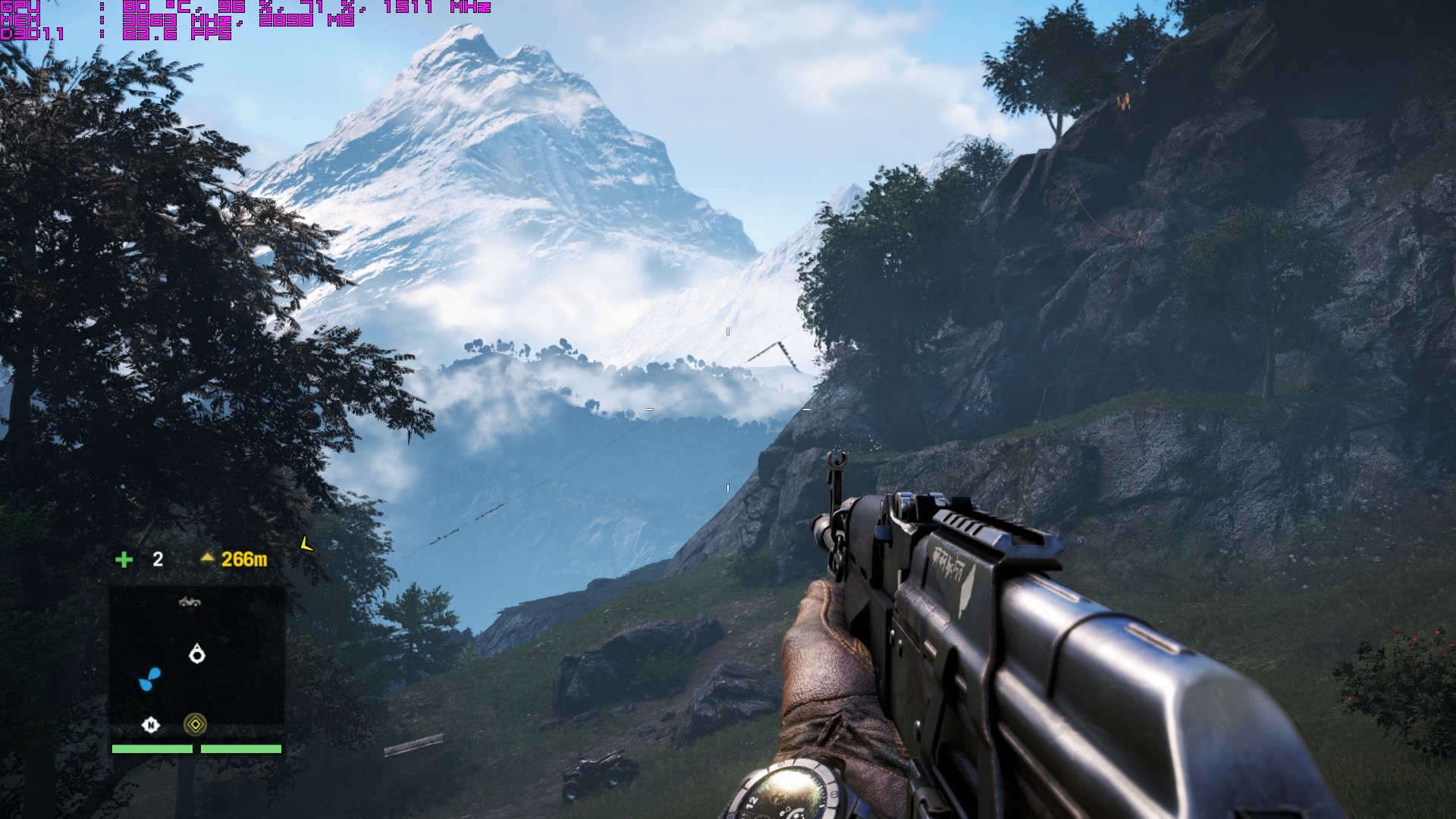
Task: Click the blue plant marker on minimap
Action: [149, 679]
